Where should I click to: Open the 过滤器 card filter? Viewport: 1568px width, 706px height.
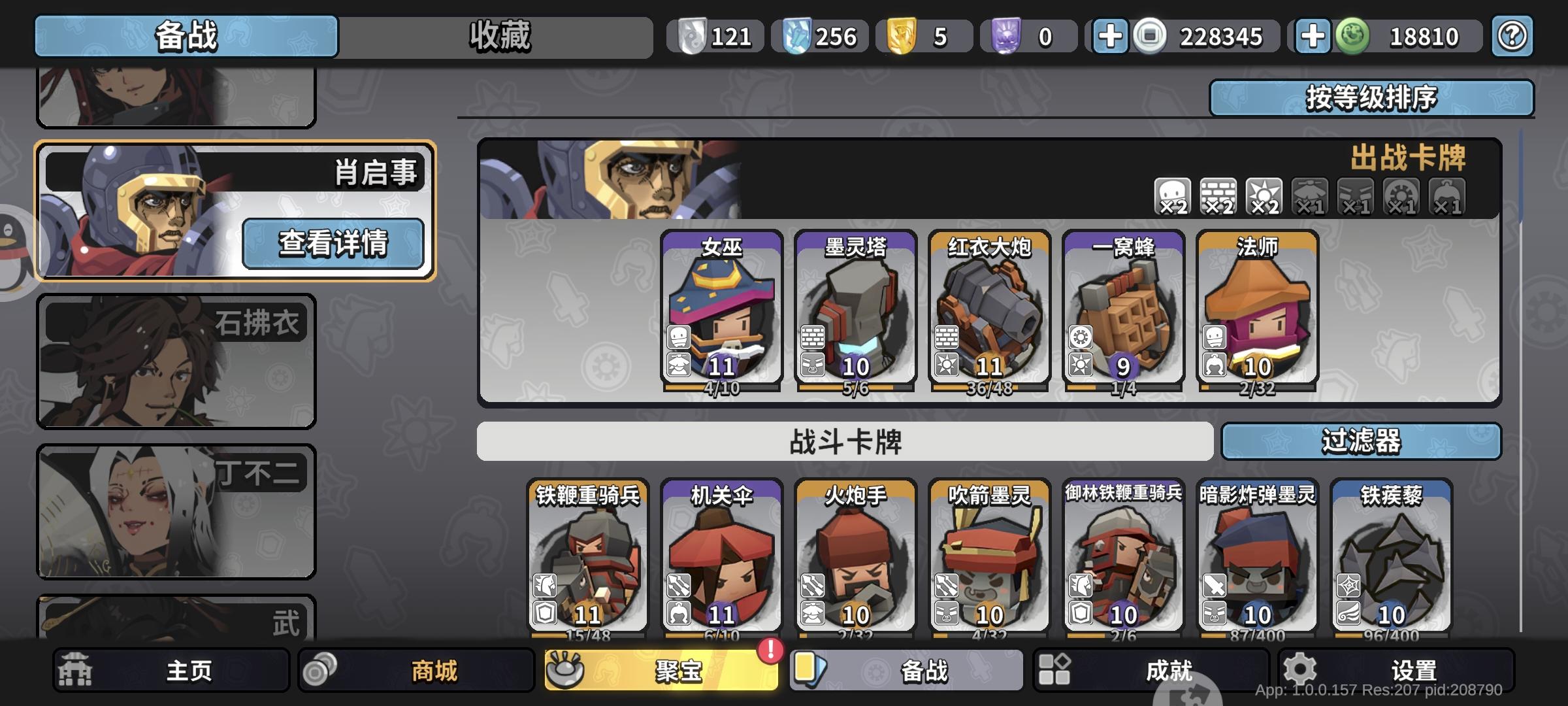[1362, 442]
